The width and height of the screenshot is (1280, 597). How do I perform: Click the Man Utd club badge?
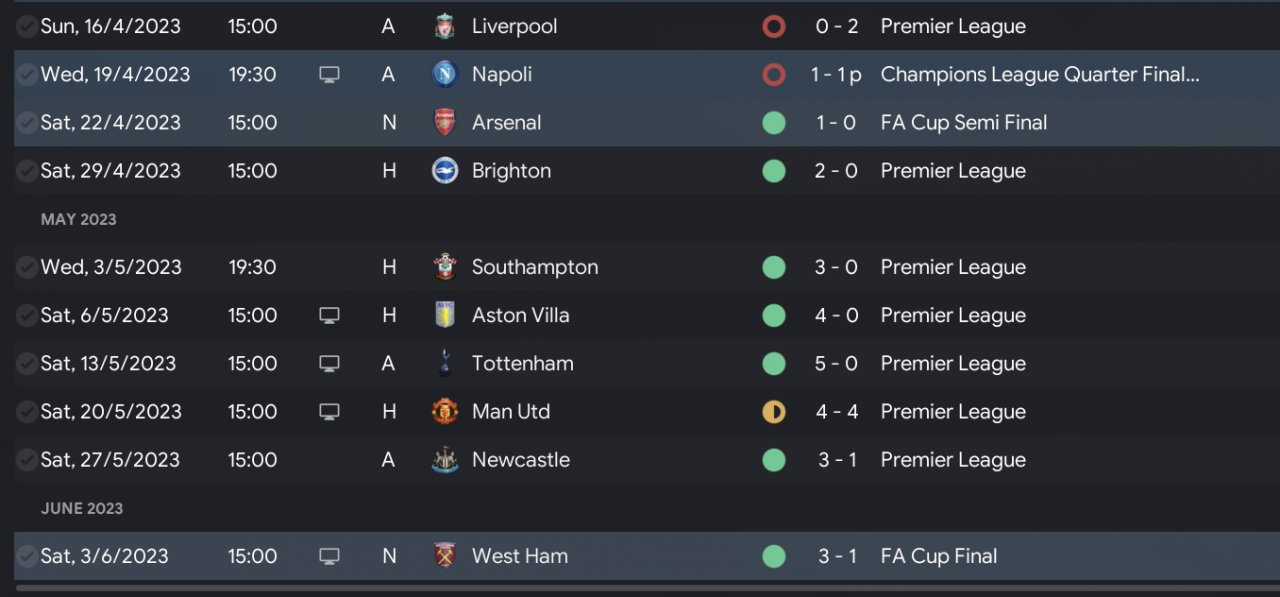tap(445, 411)
